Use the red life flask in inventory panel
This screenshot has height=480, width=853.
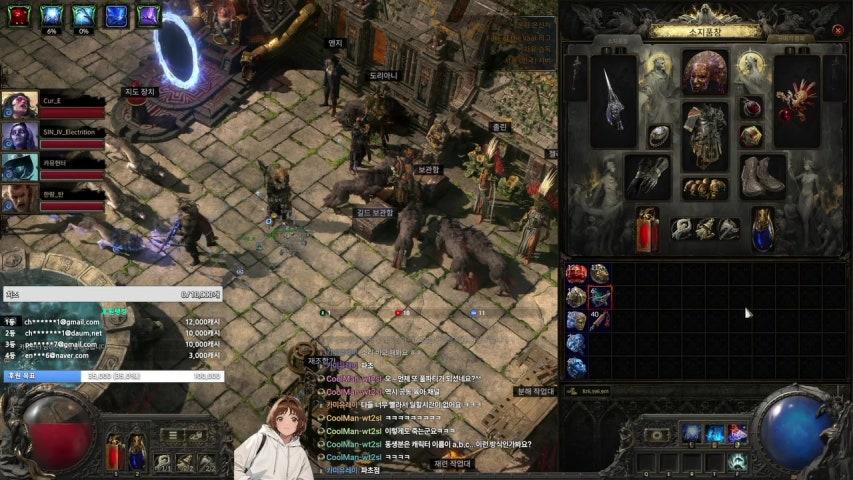pyautogui.click(x=647, y=229)
